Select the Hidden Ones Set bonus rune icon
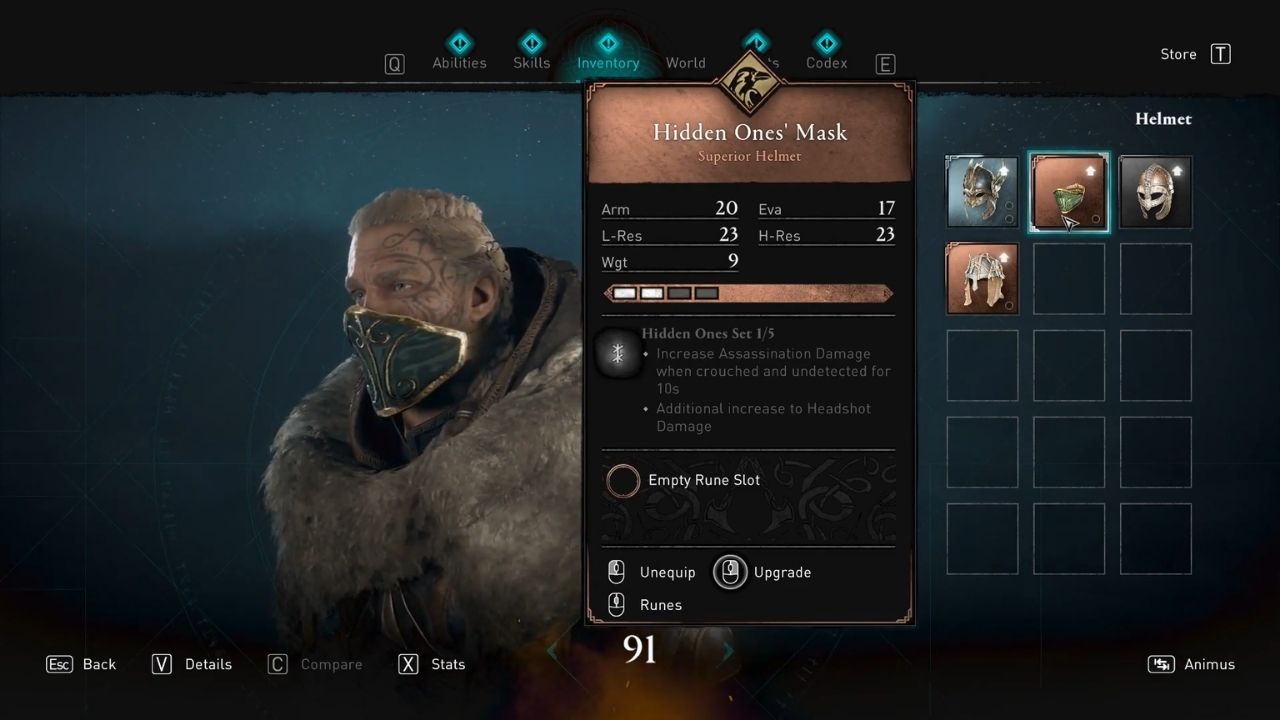This screenshot has height=720, width=1280. coord(620,353)
